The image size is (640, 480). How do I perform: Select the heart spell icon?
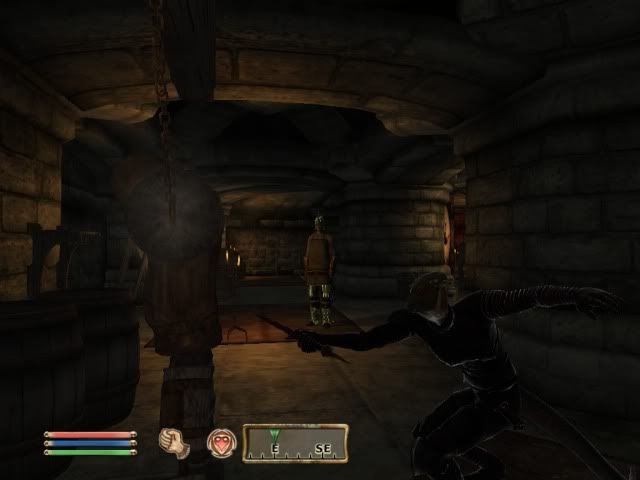pyautogui.click(x=219, y=442)
